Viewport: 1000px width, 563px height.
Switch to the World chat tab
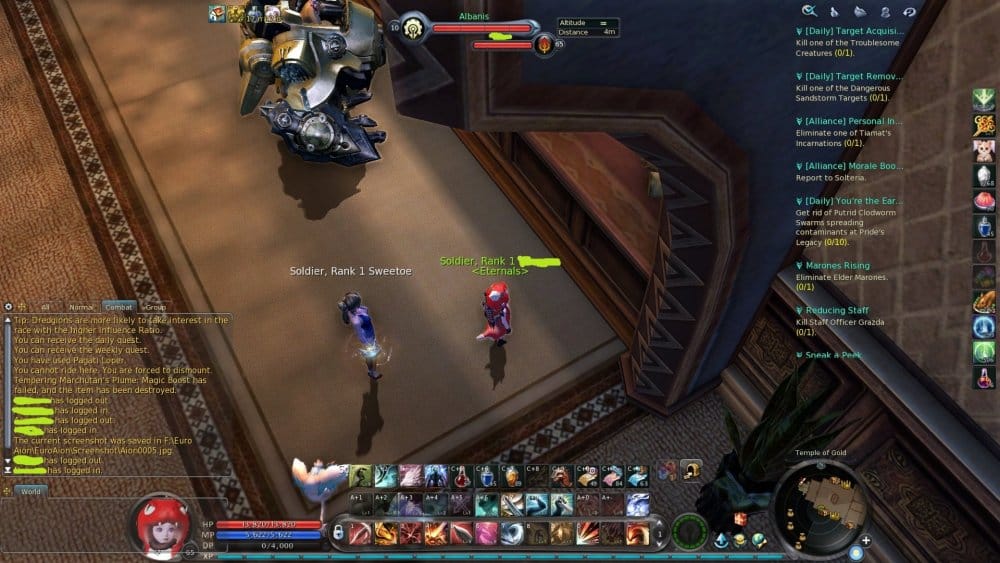coord(29,491)
